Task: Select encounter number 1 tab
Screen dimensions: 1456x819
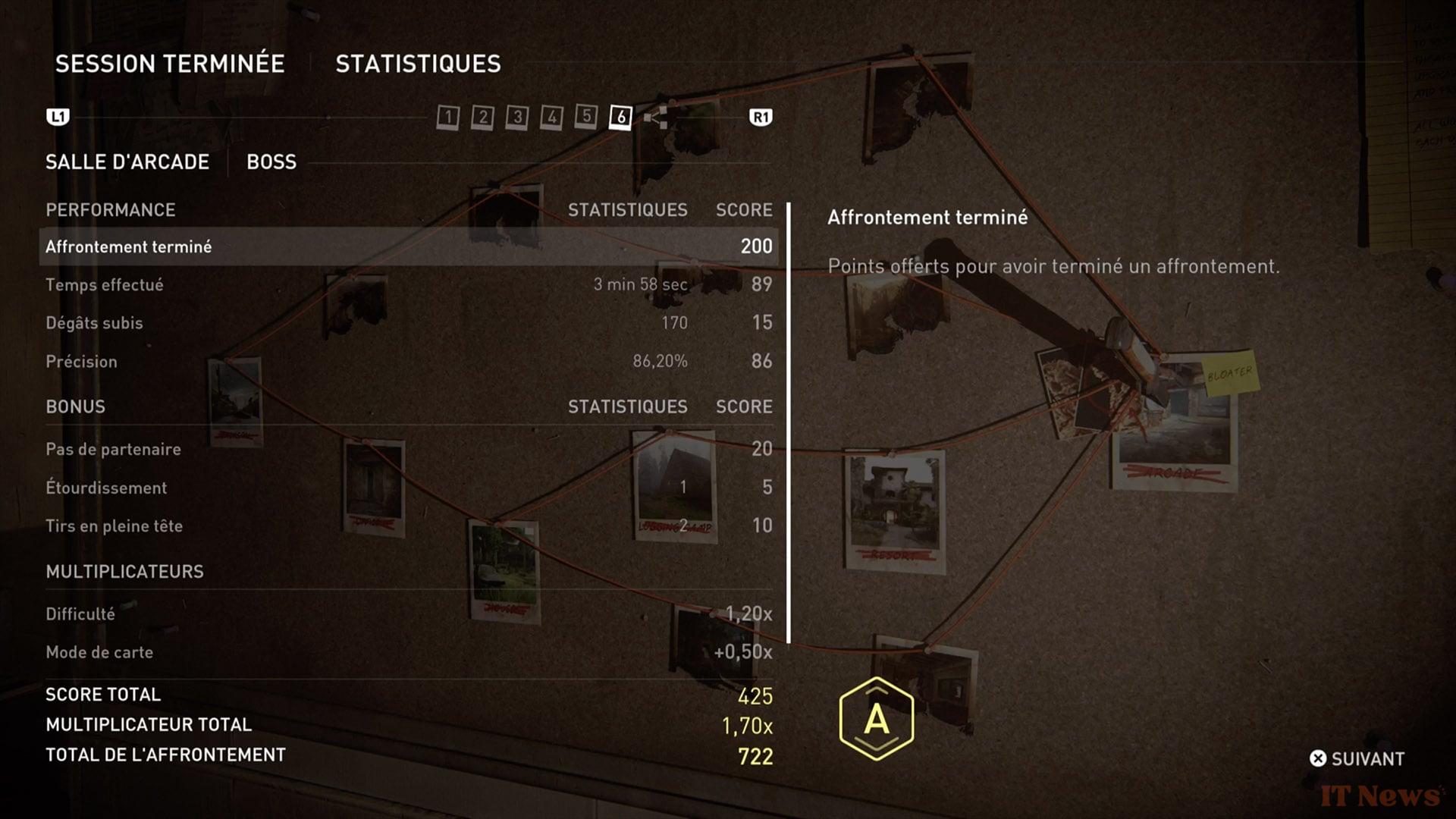Action: tap(448, 117)
